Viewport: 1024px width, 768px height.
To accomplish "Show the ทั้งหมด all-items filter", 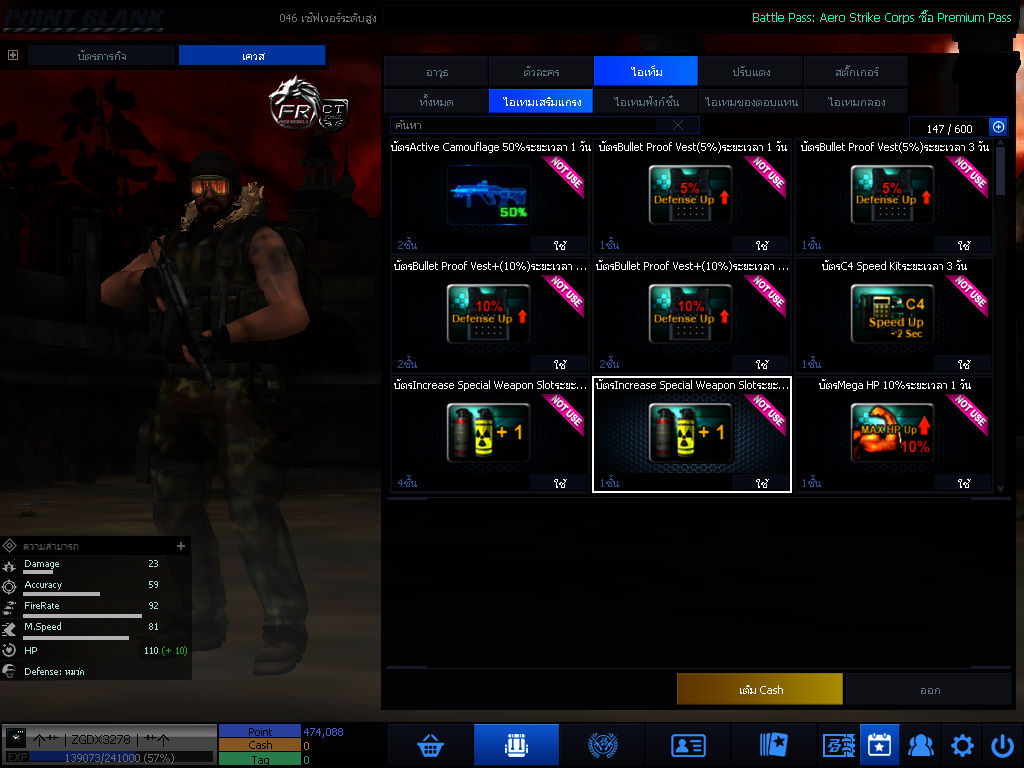I will [436, 102].
